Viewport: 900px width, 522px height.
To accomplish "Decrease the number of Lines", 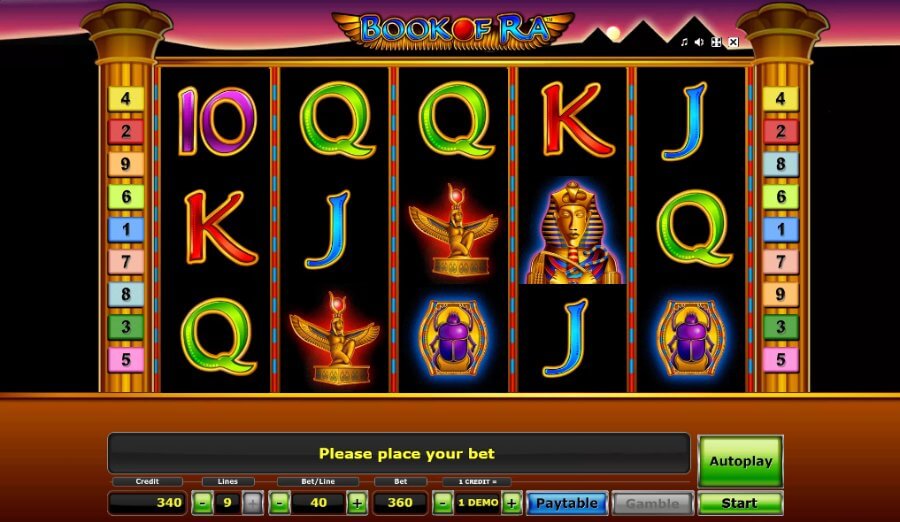I will tap(202, 503).
